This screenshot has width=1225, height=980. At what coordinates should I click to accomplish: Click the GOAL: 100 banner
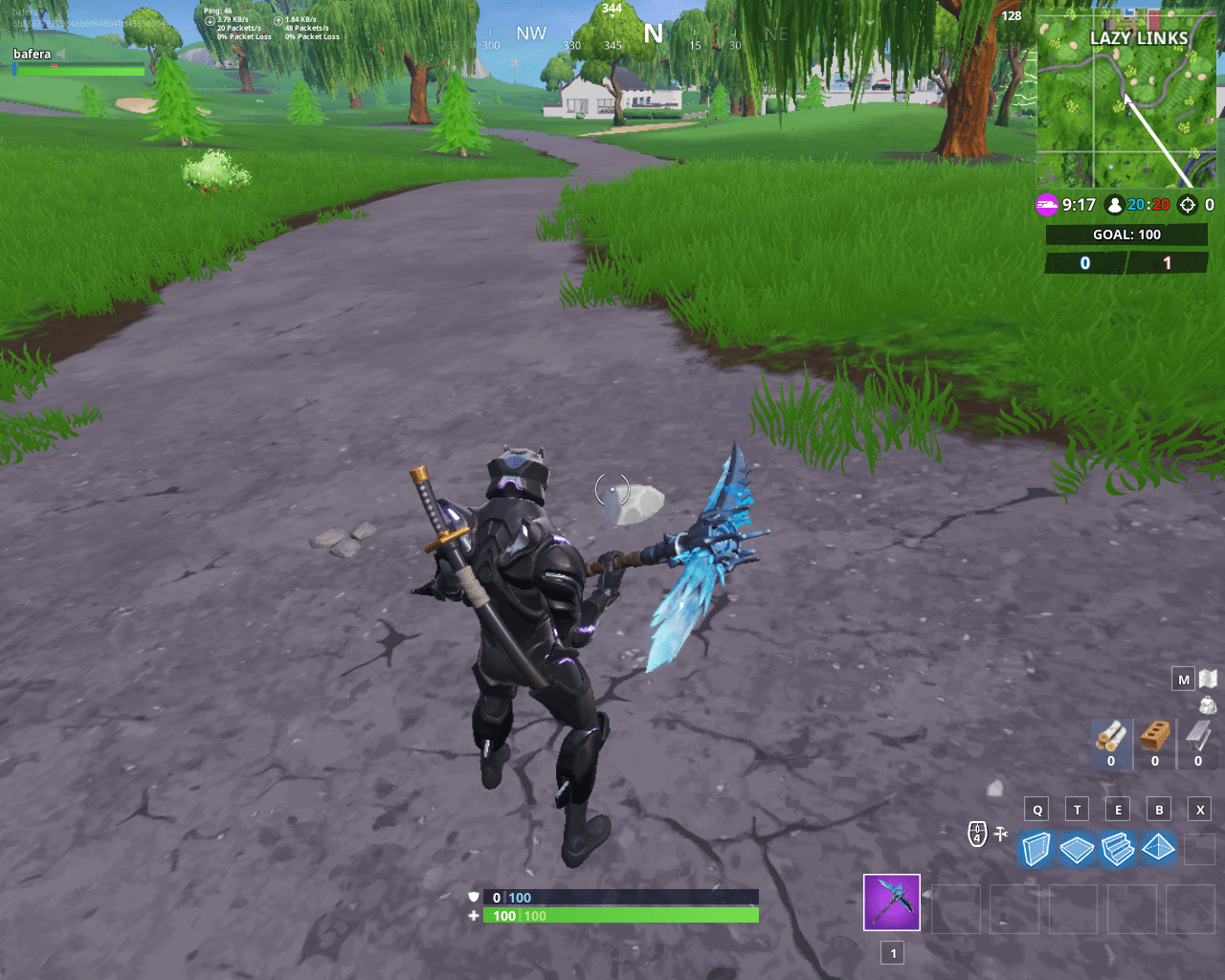1126,234
